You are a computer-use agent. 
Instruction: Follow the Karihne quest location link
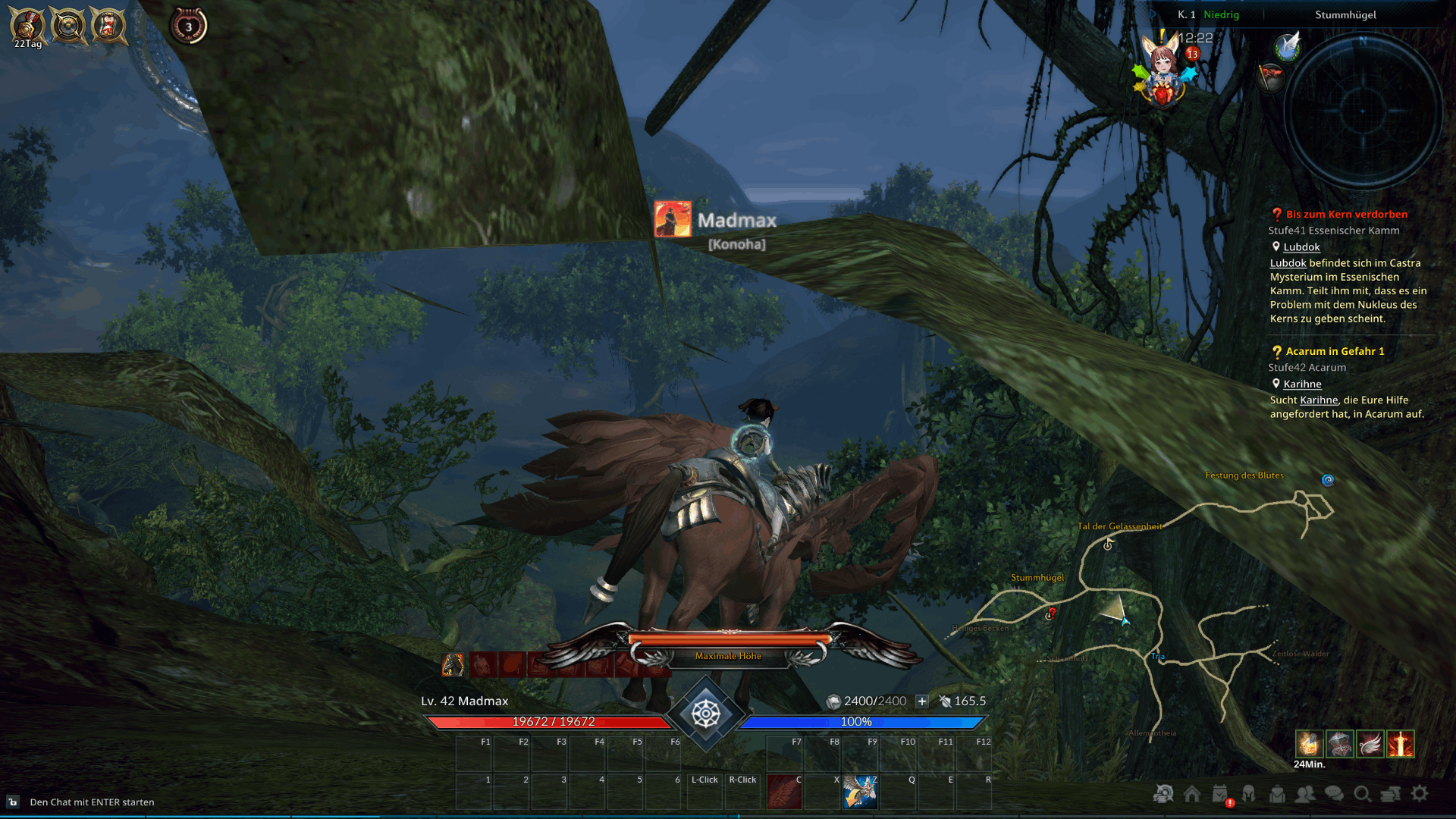(1302, 384)
